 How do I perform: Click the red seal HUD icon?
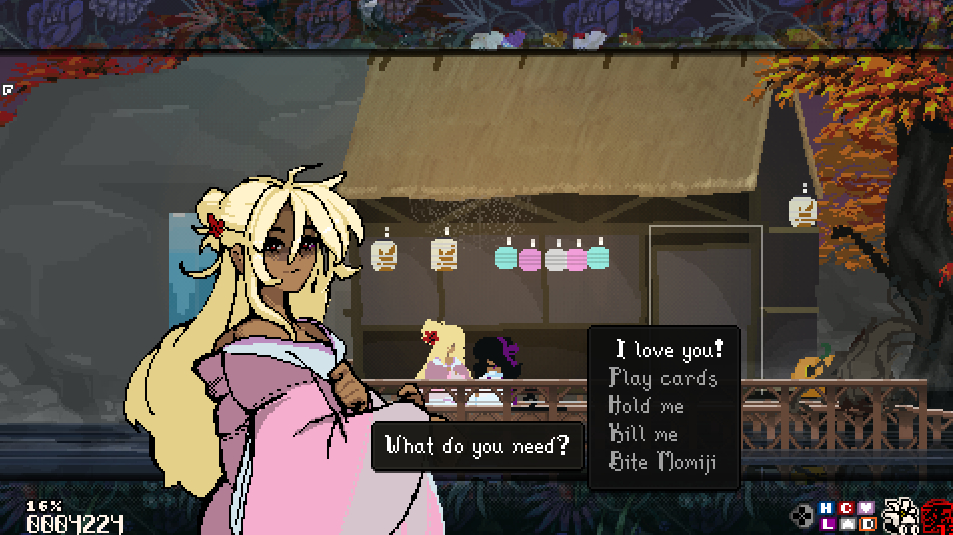[938, 517]
